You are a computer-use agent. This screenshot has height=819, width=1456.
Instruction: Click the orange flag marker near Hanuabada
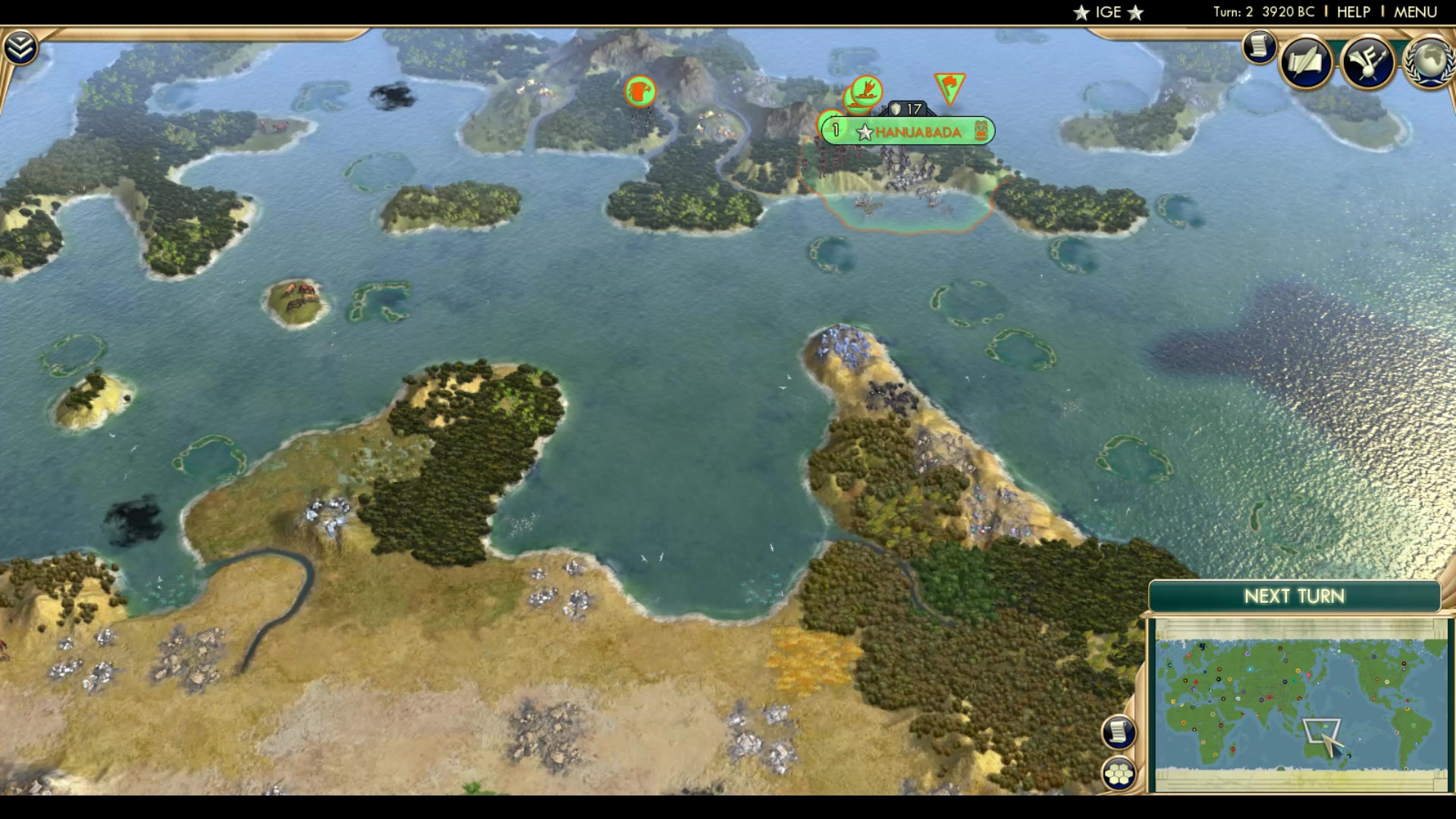(x=950, y=85)
